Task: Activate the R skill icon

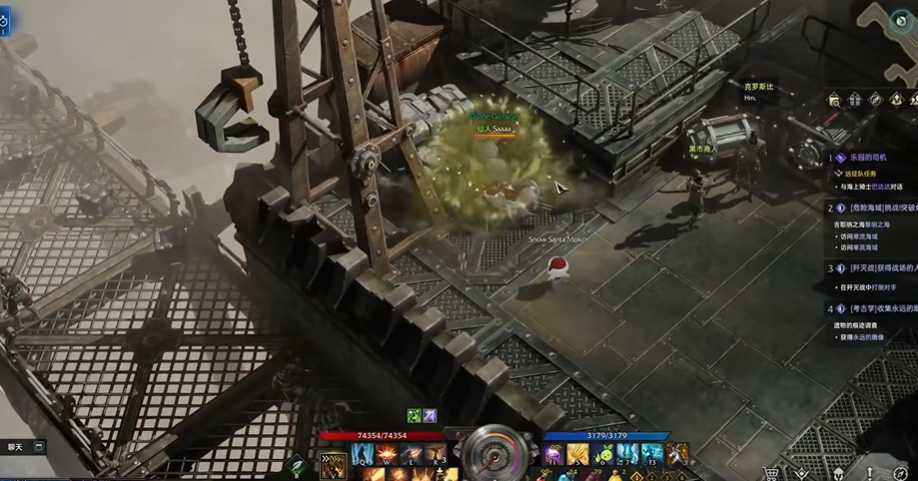Action: pos(434,455)
